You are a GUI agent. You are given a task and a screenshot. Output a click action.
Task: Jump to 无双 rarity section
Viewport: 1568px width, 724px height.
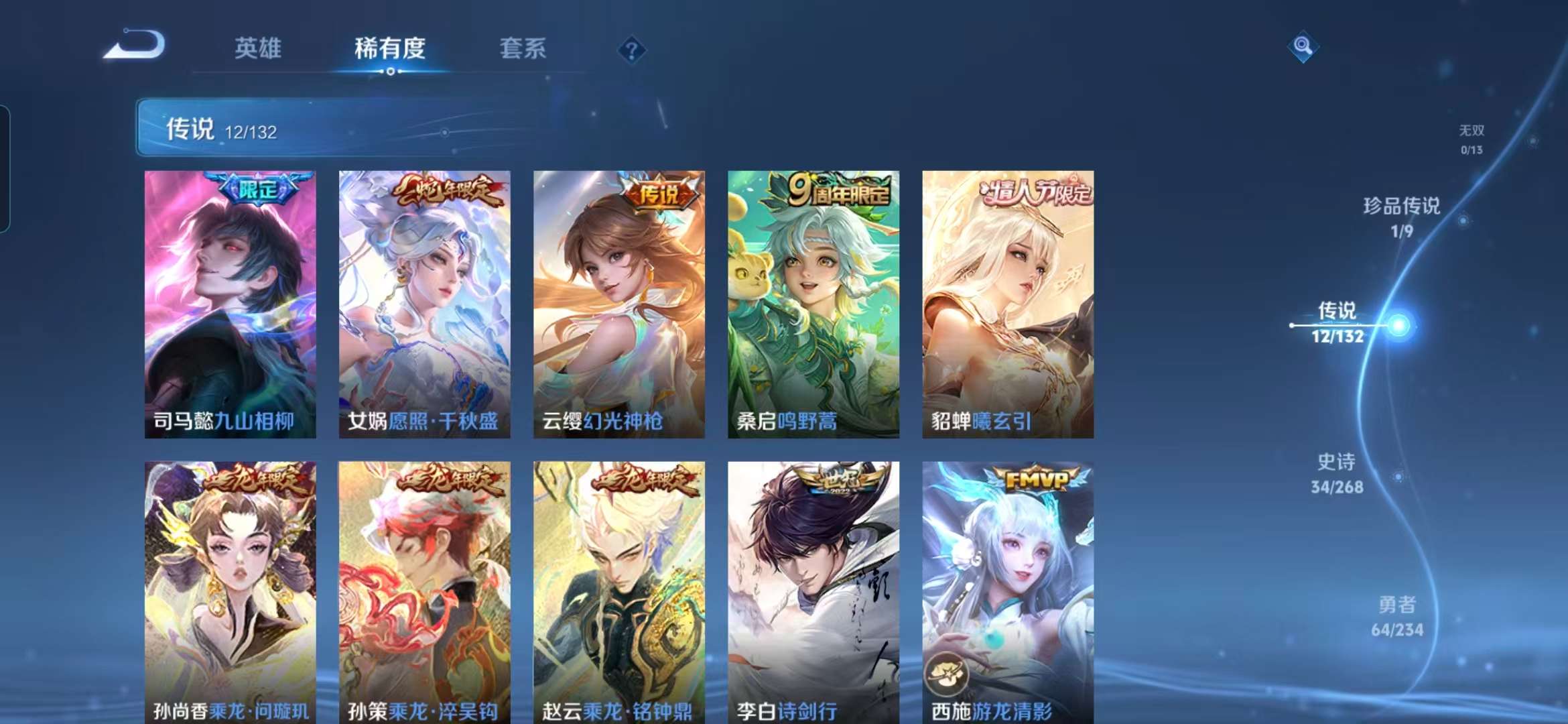[x=1472, y=131]
